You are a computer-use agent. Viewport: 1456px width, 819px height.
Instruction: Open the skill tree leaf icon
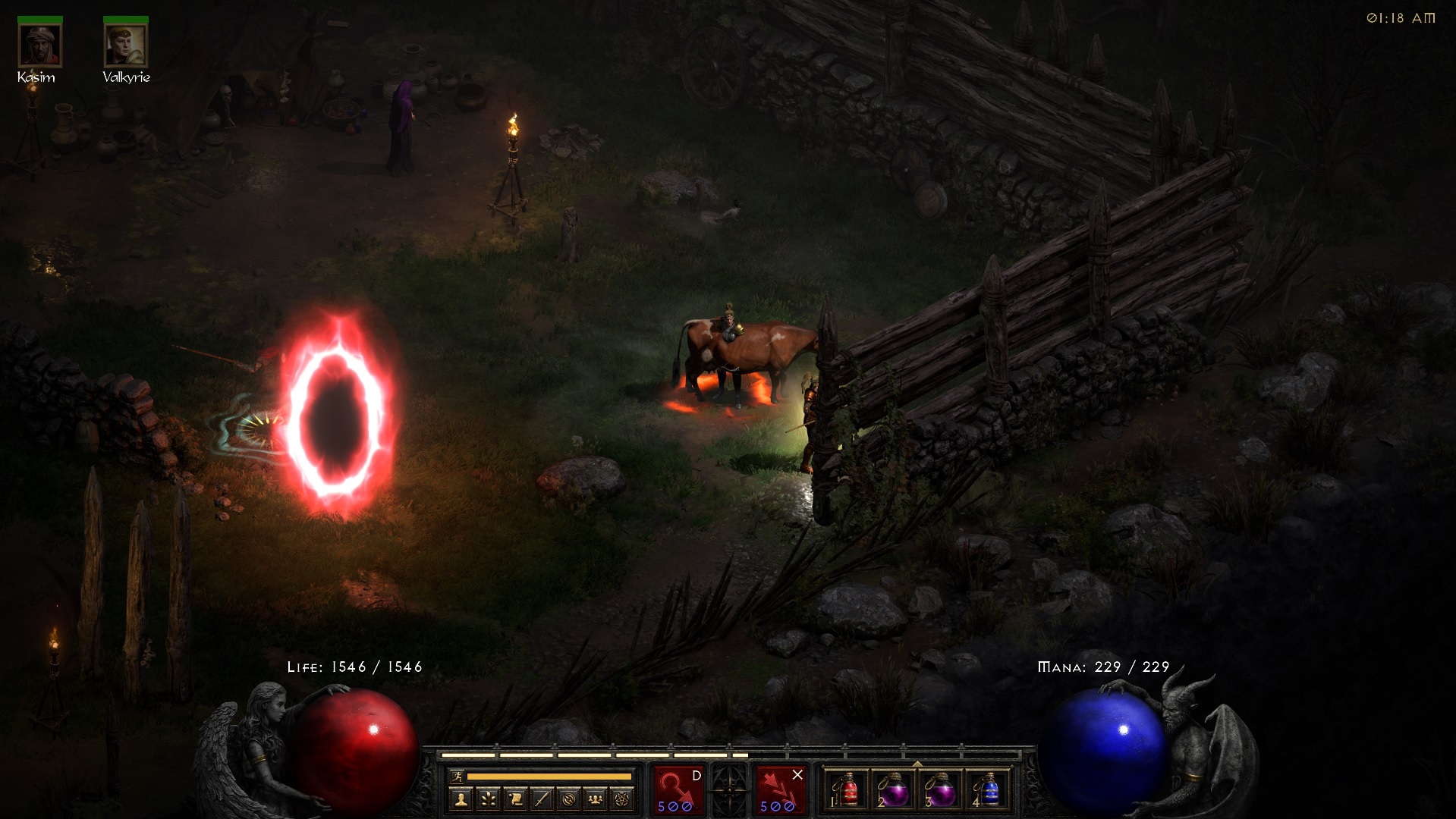(x=488, y=799)
